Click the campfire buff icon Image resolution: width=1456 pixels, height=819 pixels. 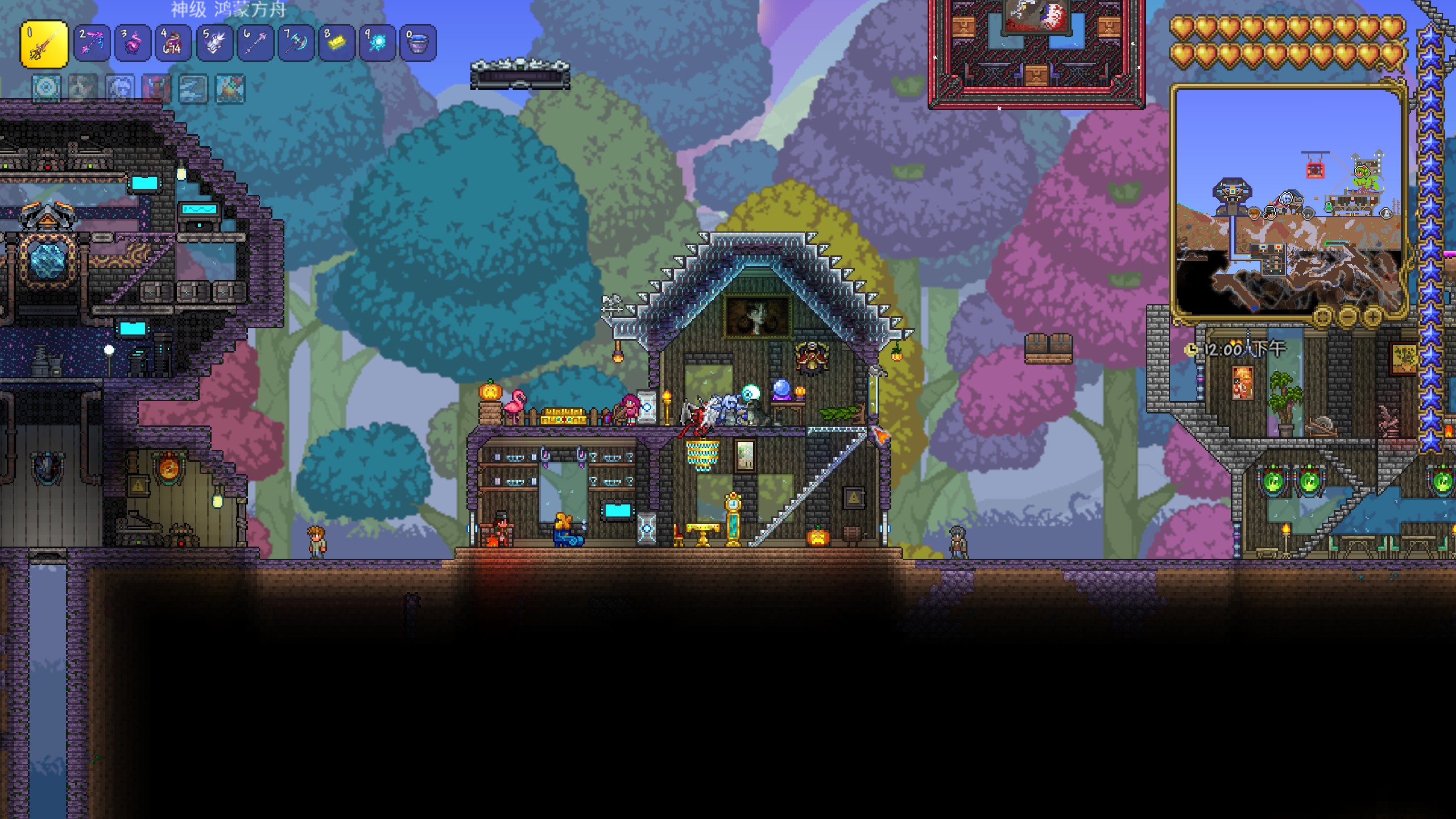coord(230,89)
